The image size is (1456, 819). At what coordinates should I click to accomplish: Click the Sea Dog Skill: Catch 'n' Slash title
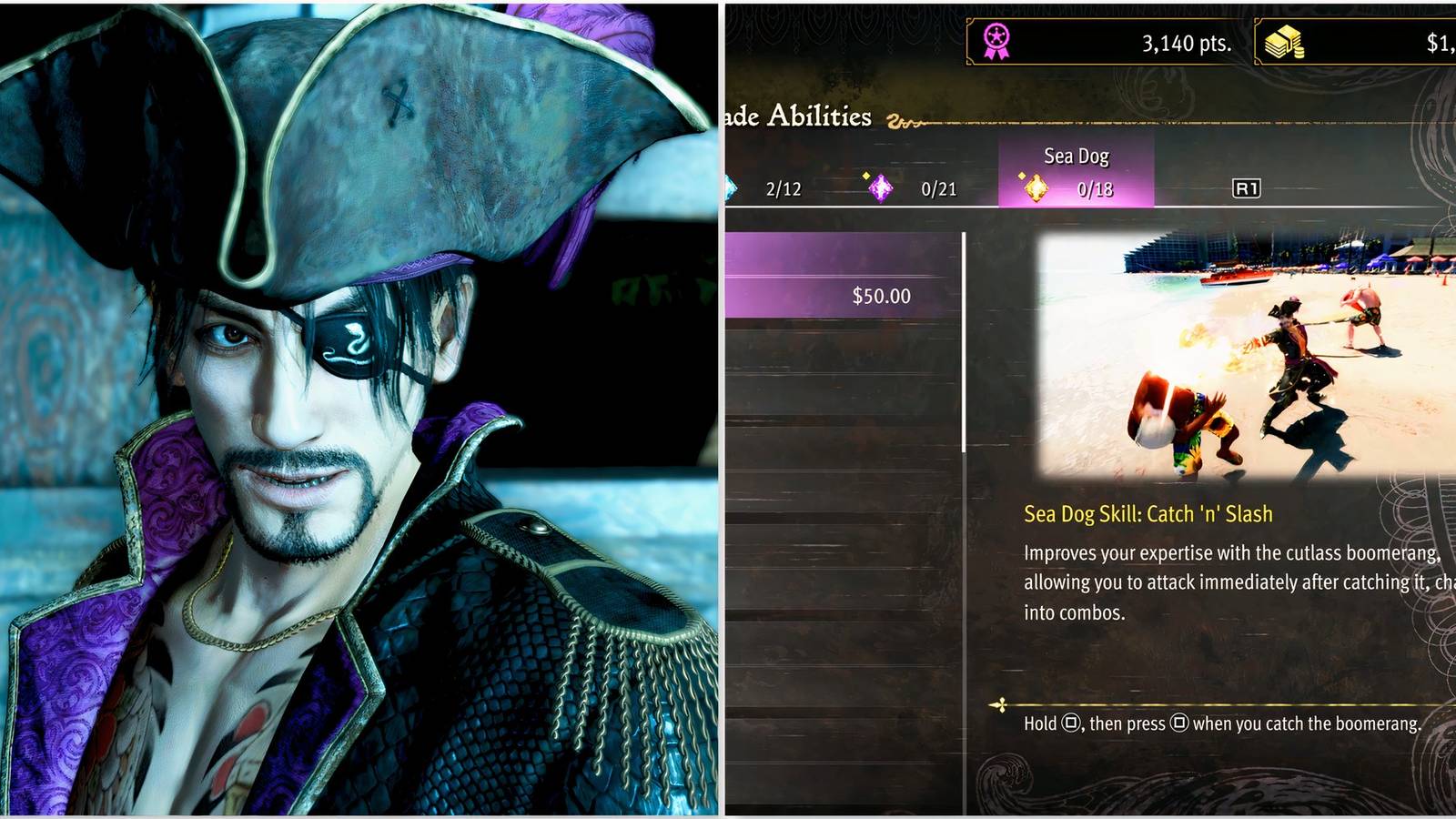(1148, 513)
